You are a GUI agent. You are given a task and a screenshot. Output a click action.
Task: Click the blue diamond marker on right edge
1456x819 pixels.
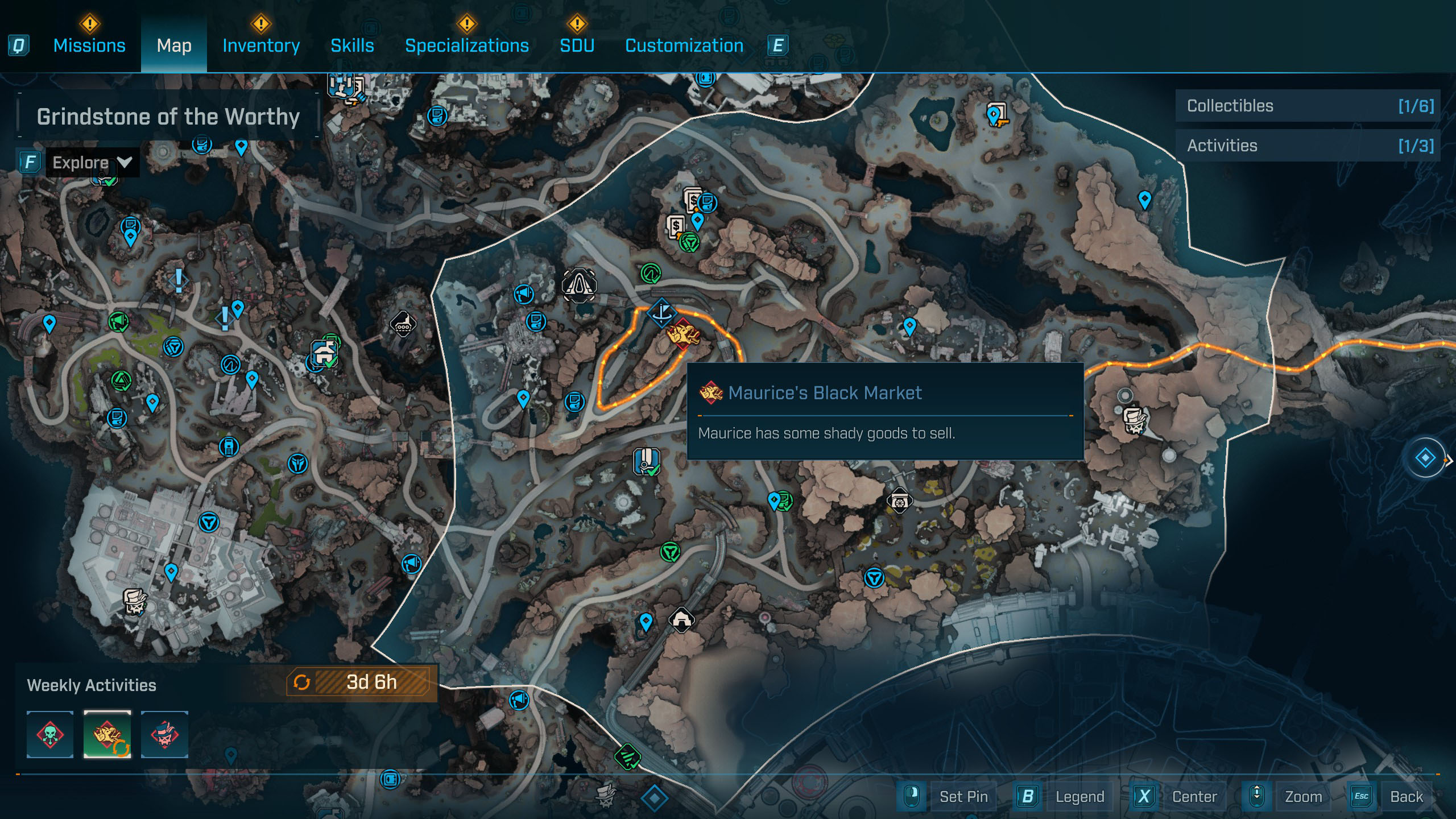coord(1425,458)
